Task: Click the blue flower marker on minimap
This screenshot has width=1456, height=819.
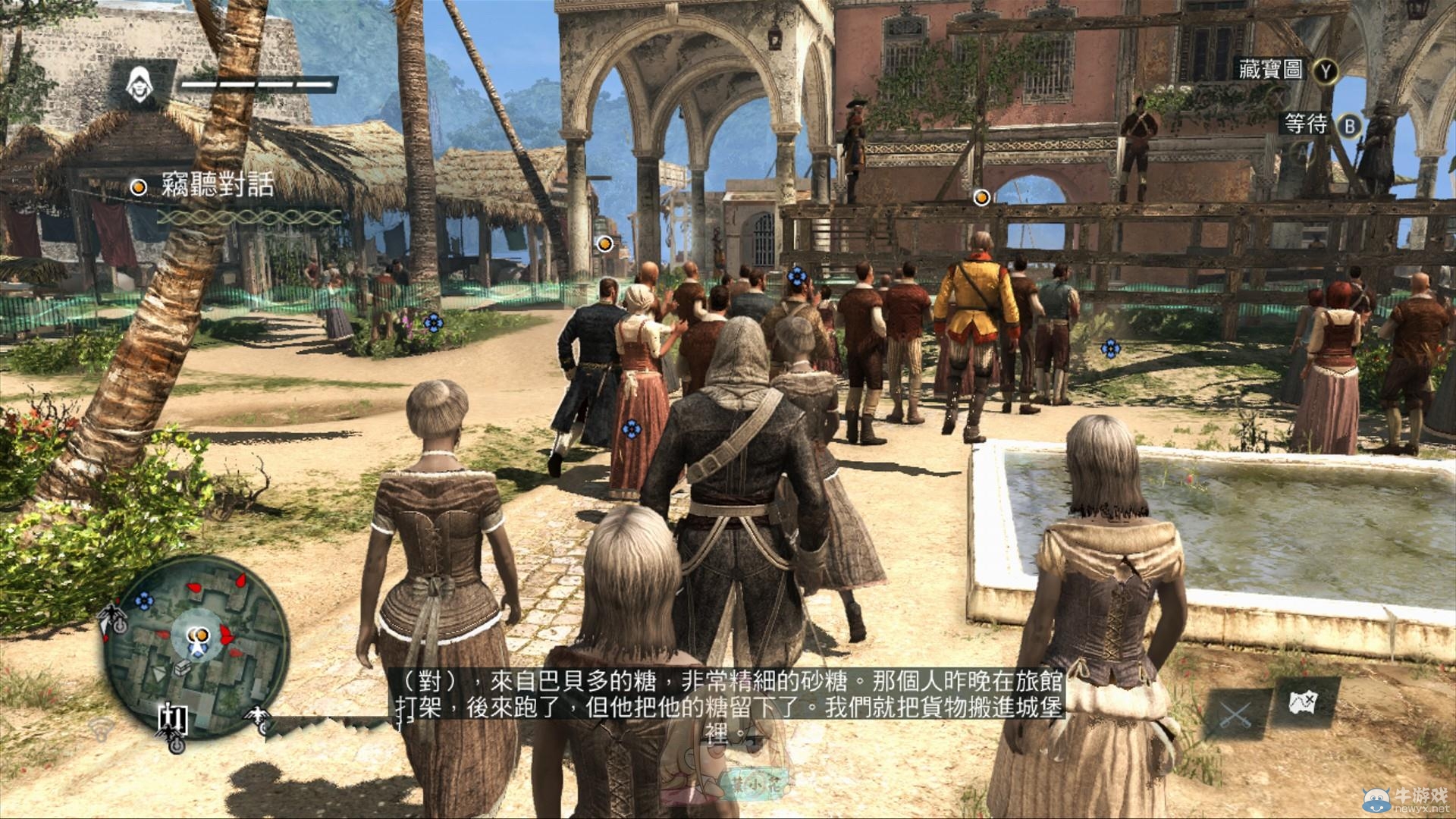Action: (143, 601)
